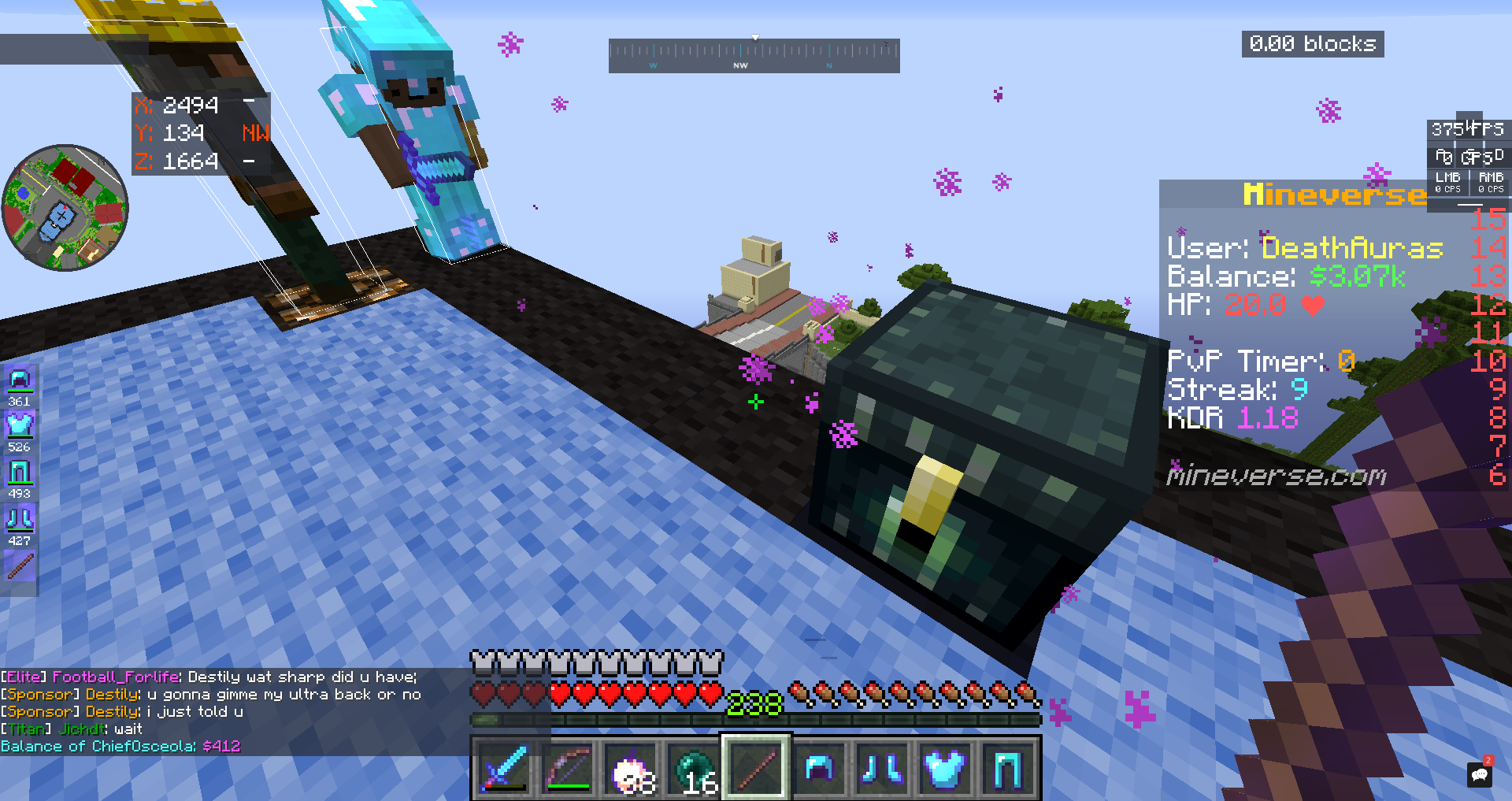
Task: Click the equipped boots durability icon
Action: 19,519
